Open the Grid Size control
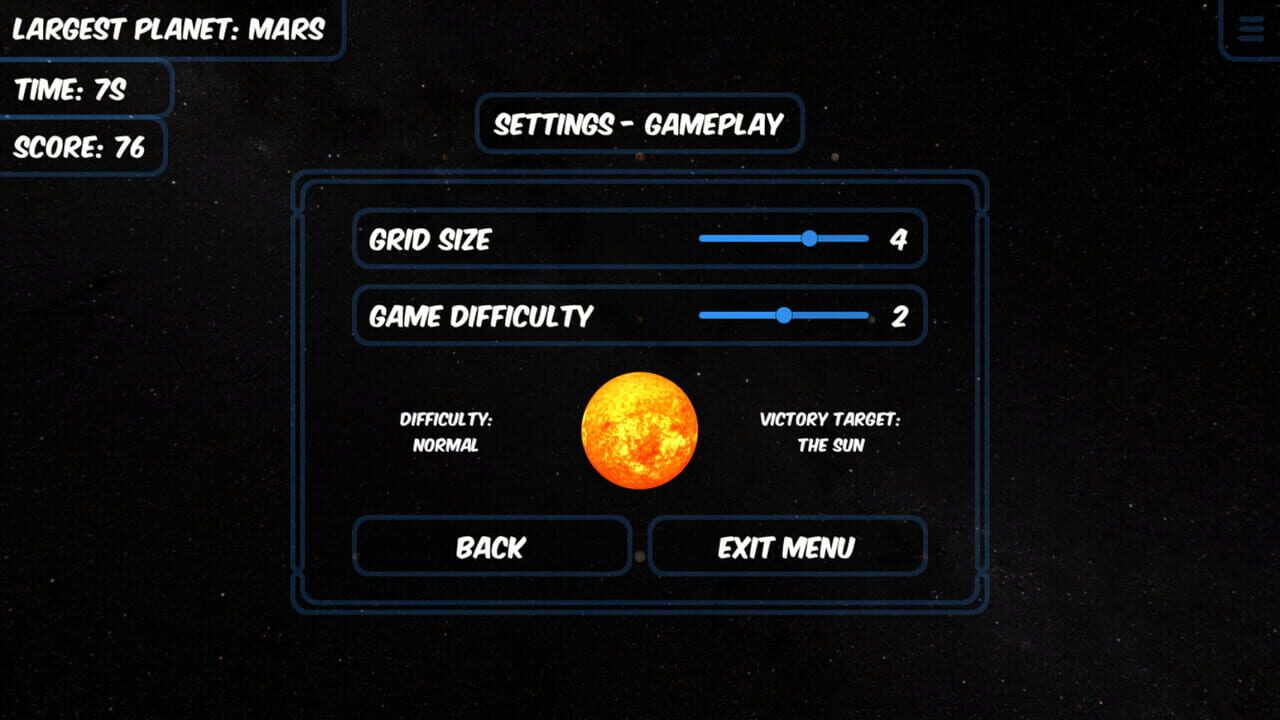Screen dimensions: 1280x720 click(x=809, y=238)
